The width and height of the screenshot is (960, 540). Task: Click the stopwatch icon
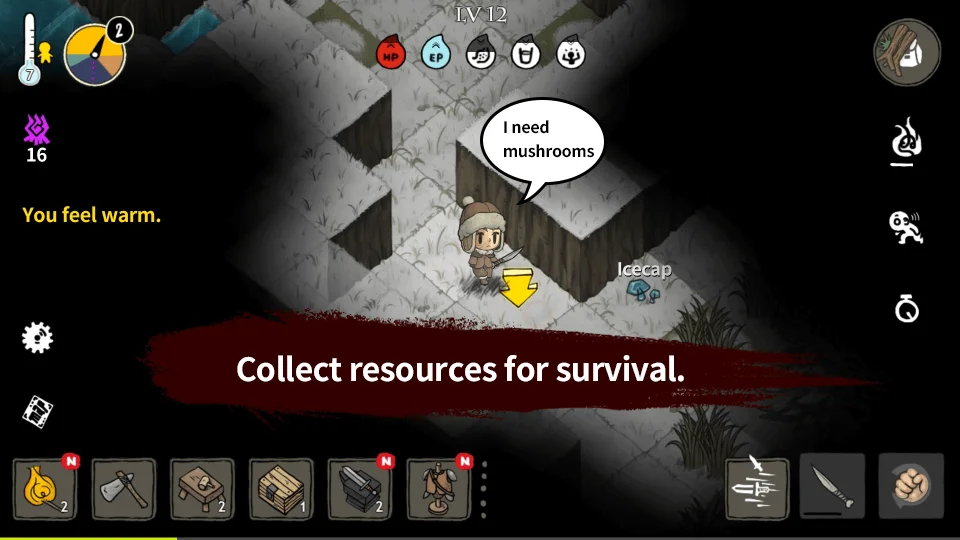[x=906, y=309]
